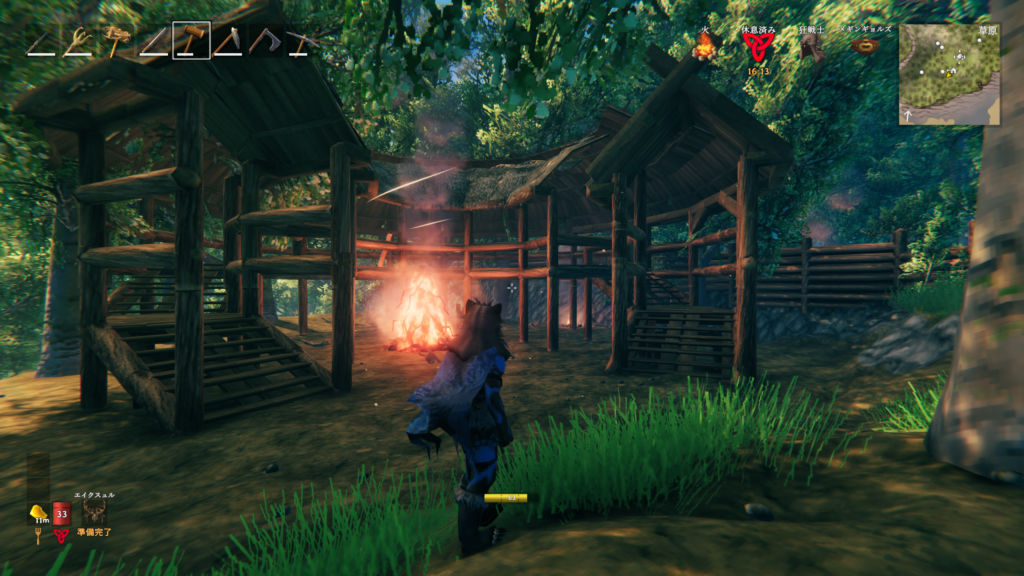1024x576 pixels.
Task: Select the pickaxe hotbar slot
Action: click(x=301, y=41)
